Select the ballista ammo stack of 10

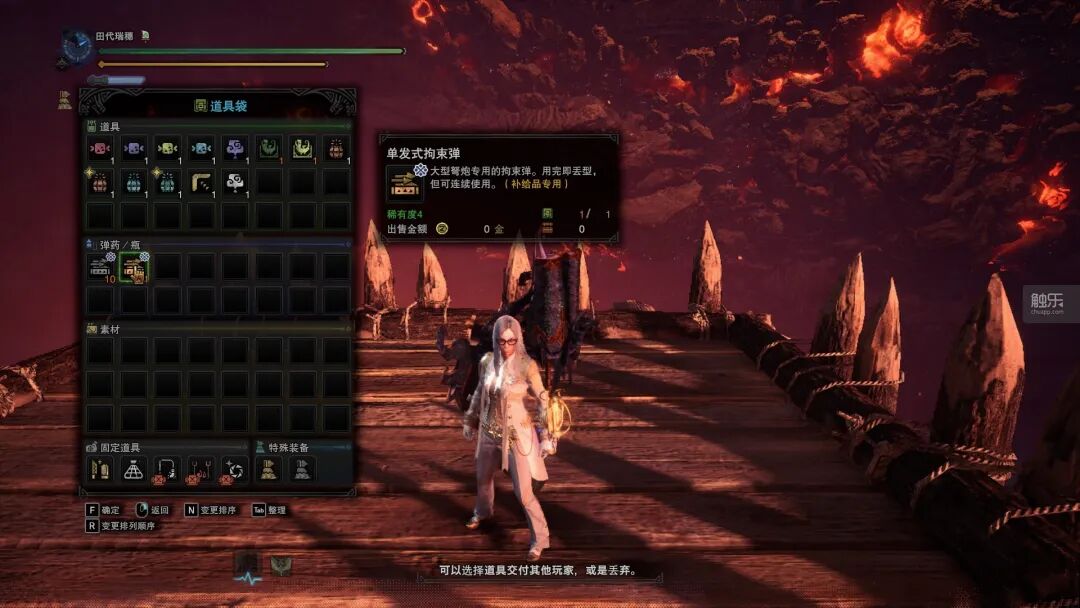(x=100, y=267)
